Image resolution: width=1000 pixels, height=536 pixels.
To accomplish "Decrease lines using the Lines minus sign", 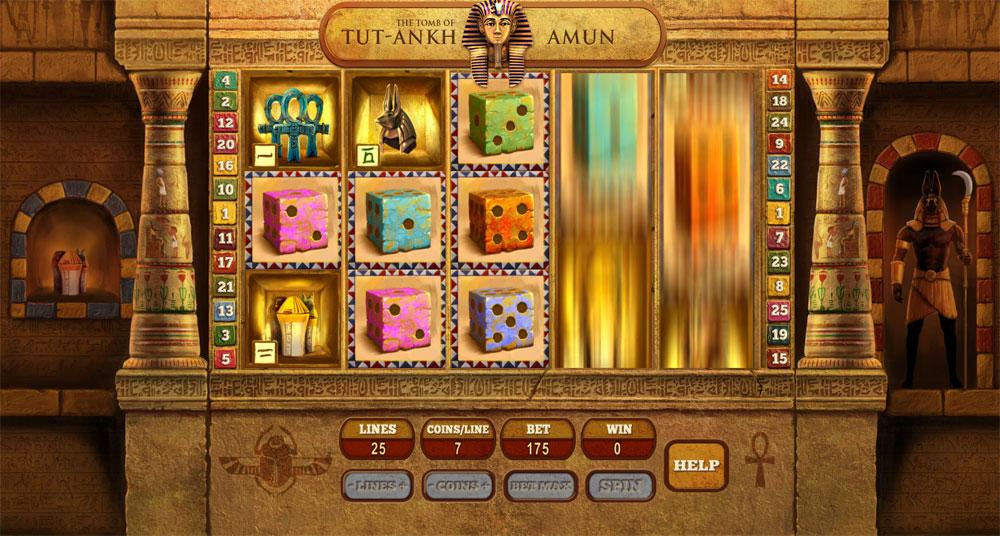I will (352, 486).
